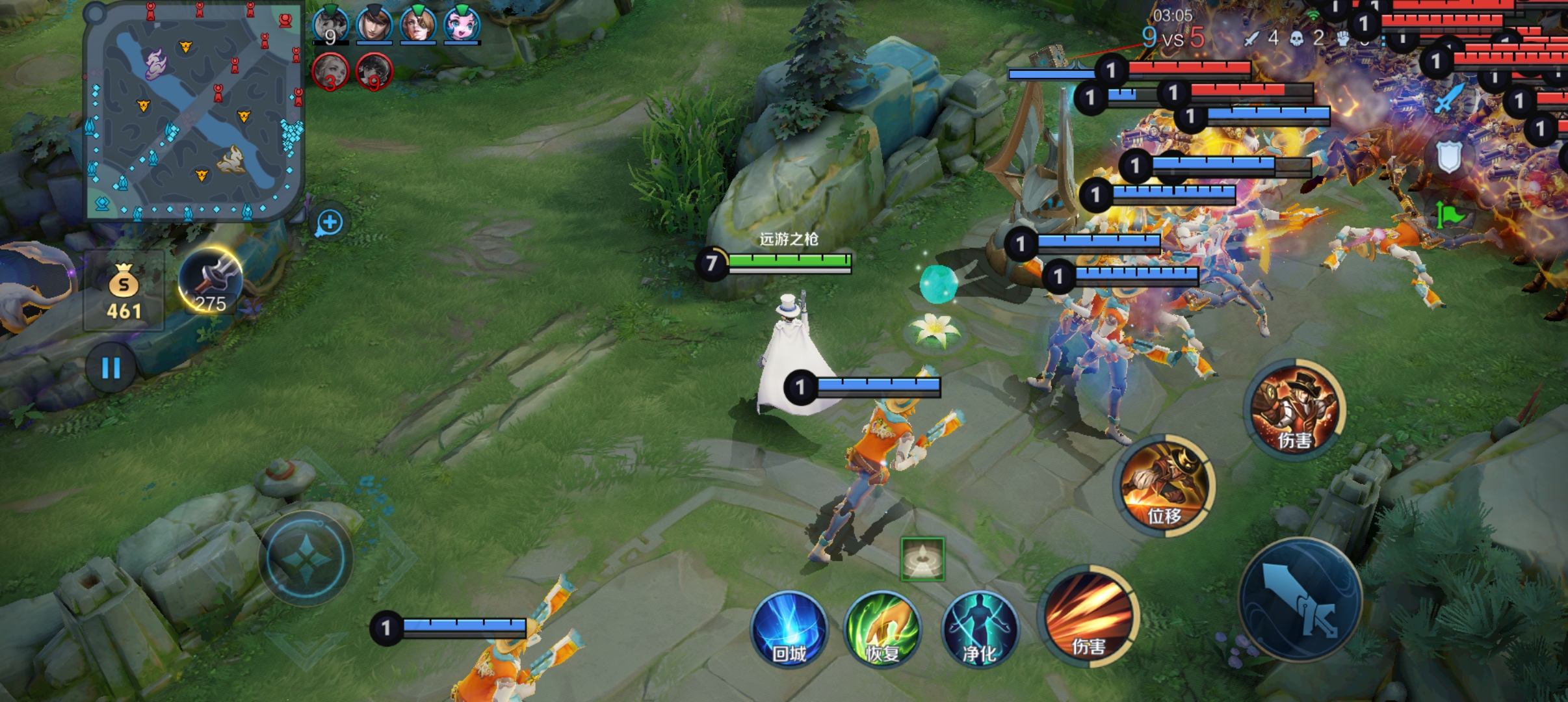Send the green flag gather signal
This screenshot has width=1568, height=702.
pyautogui.click(x=1449, y=213)
